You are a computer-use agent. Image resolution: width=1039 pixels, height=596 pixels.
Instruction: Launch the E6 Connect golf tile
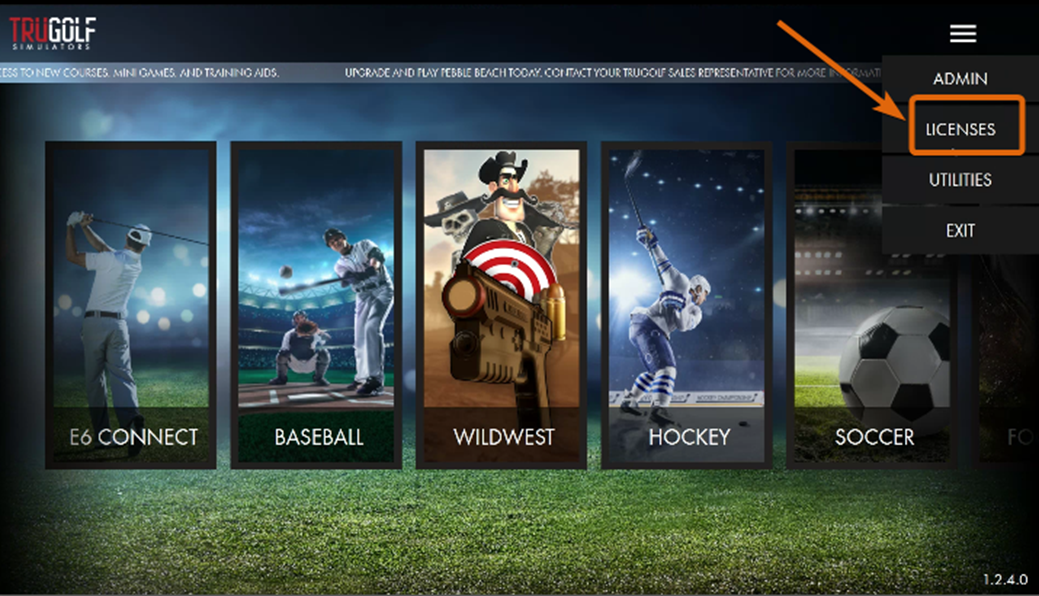click(131, 305)
